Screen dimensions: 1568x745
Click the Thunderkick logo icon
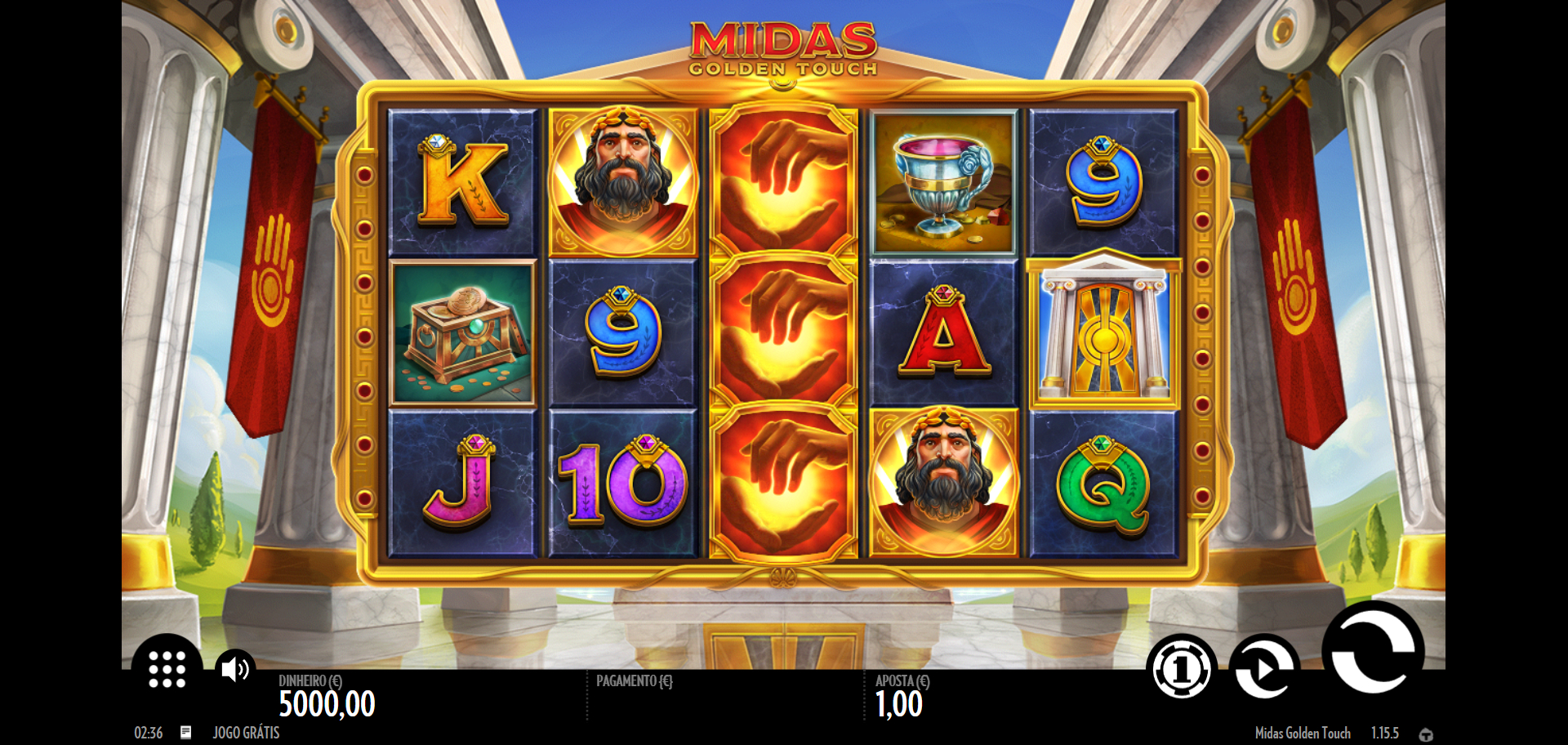click(1426, 734)
